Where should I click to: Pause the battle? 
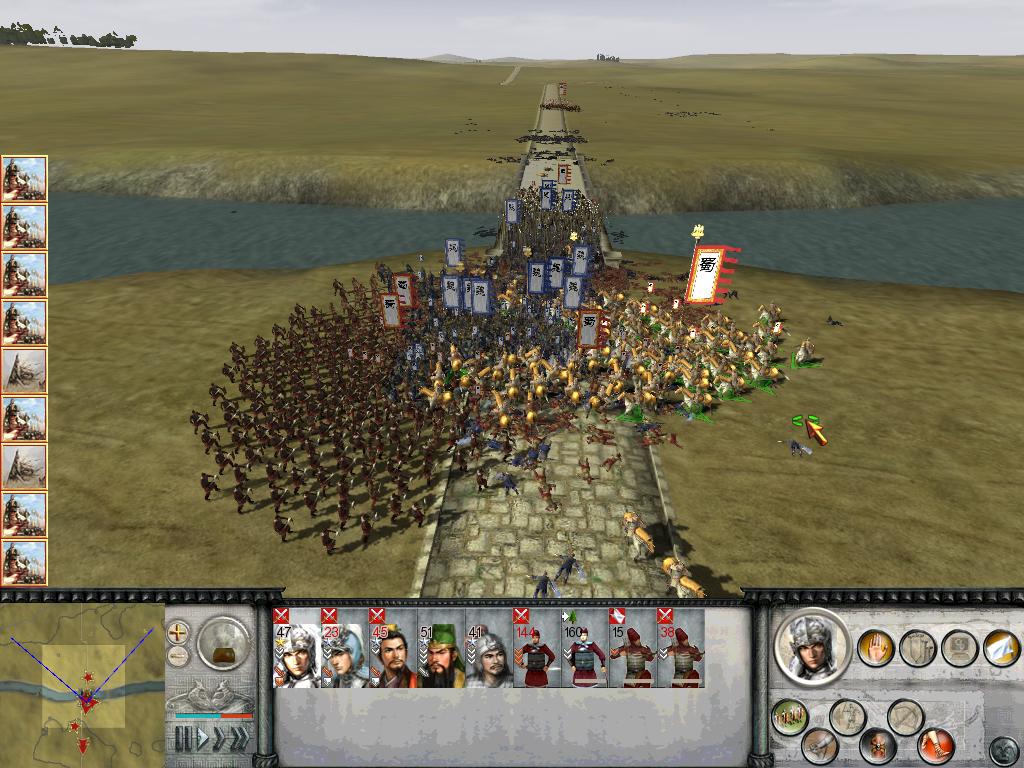(183, 739)
